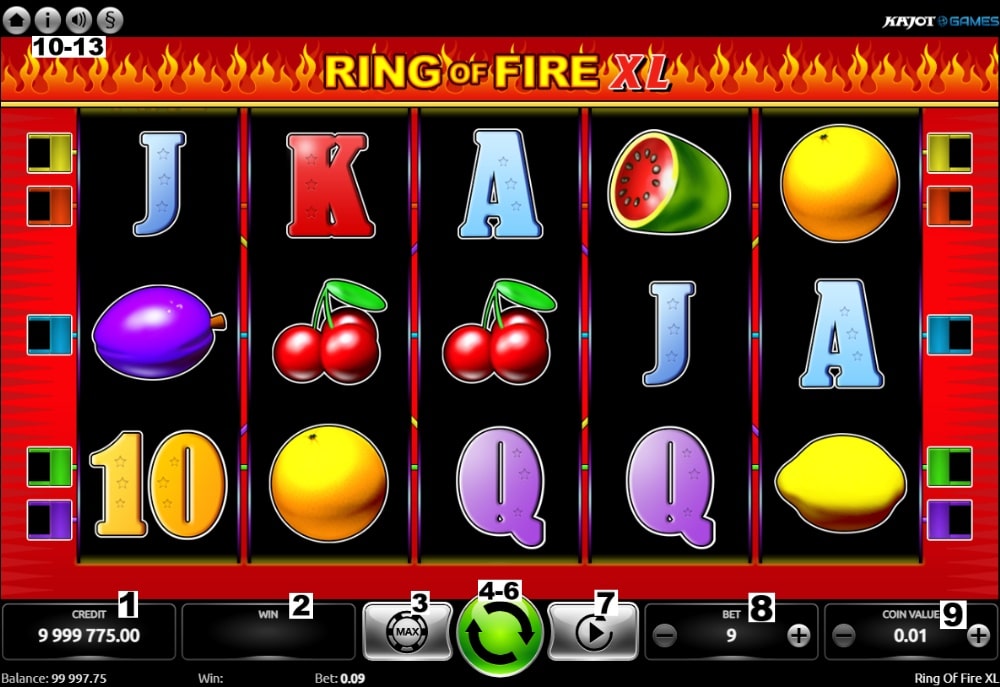Raise the coin value with the plus button
Image resolution: width=1000 pixels, height=687 pixels.
click(x=979, y=635)
